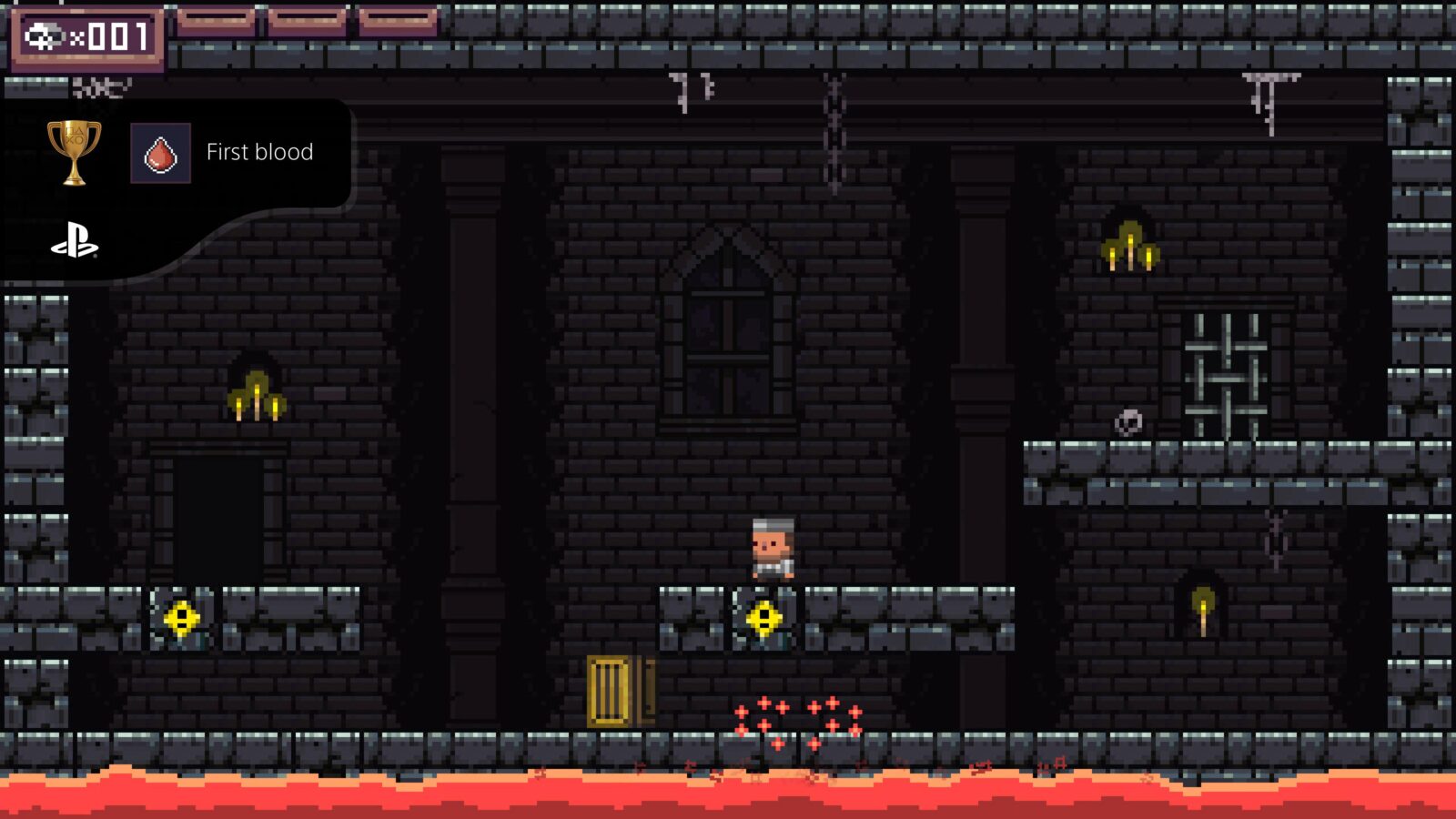Select the triple candle sconce on the left wall

[x=258, y=398]
